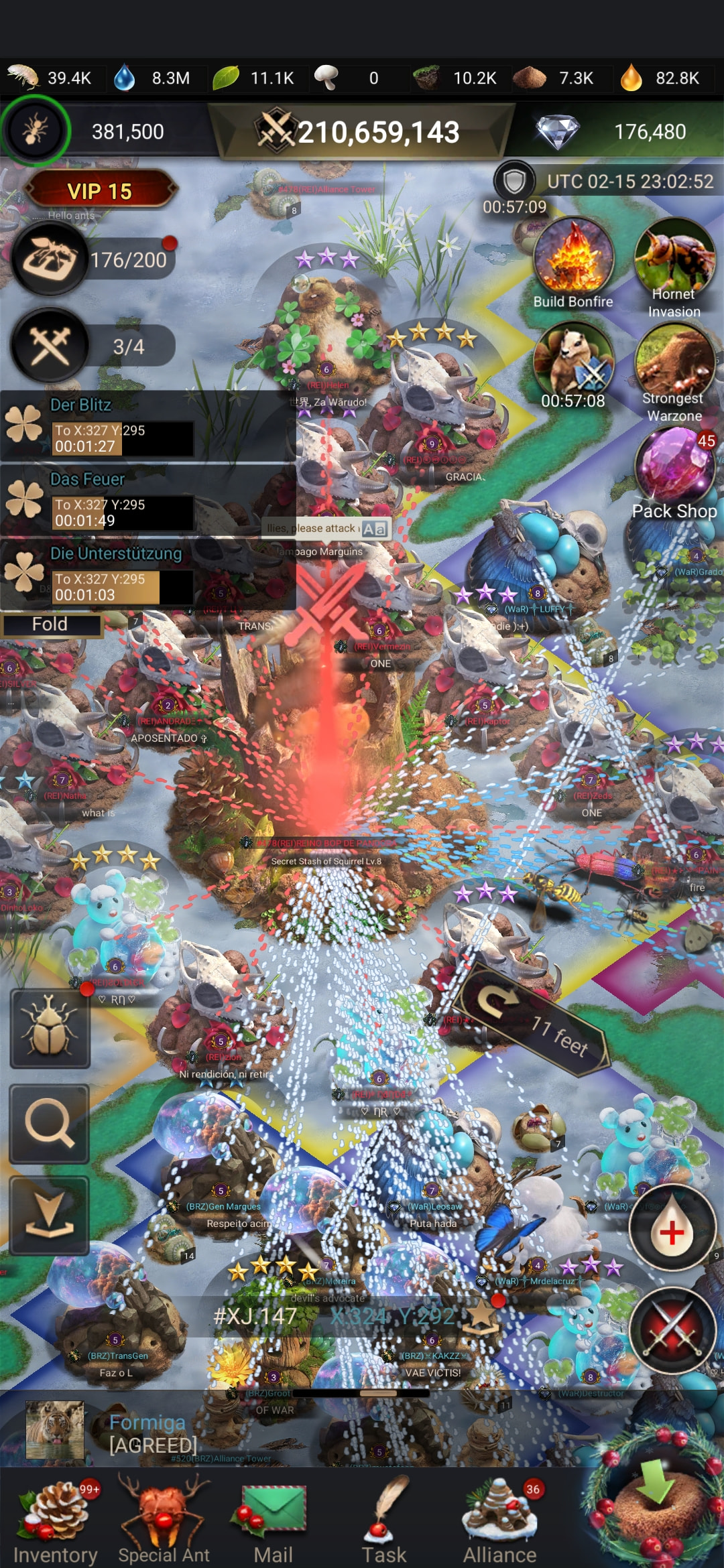
Task: Open the Hornet Invasion event
Action: 674,268
